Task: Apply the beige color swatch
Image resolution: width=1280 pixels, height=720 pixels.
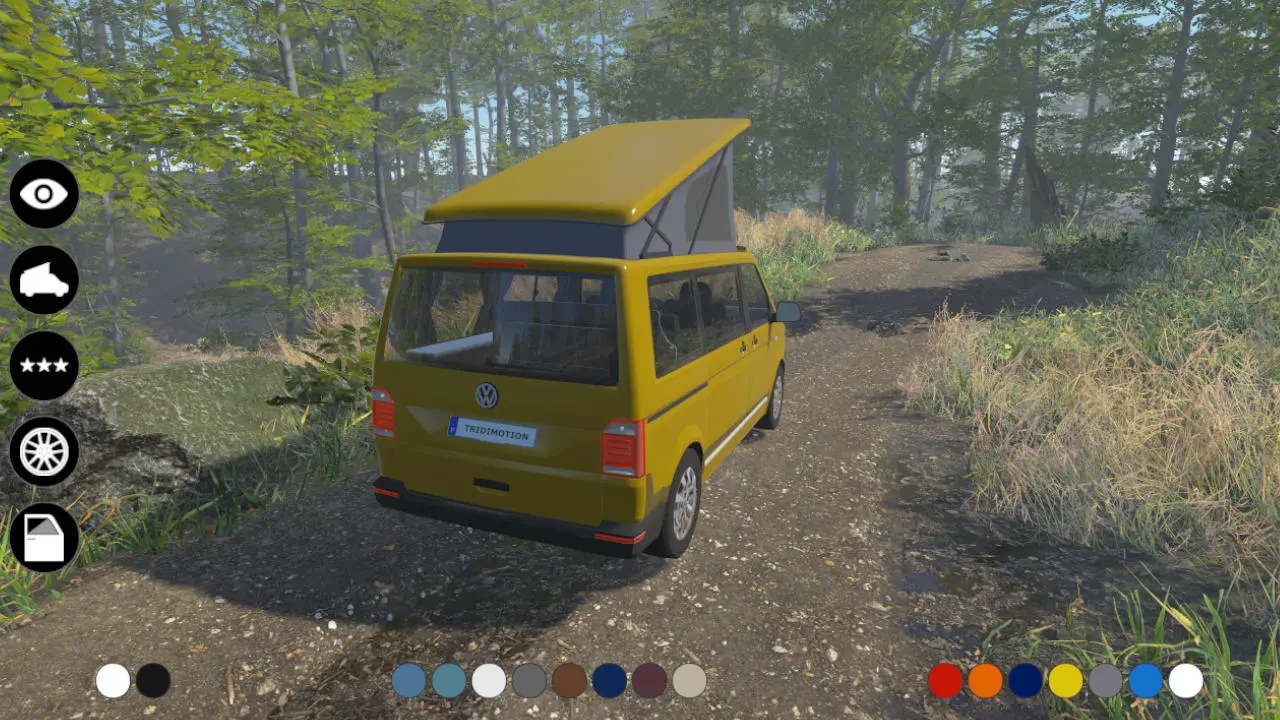Action: [689, 681]
